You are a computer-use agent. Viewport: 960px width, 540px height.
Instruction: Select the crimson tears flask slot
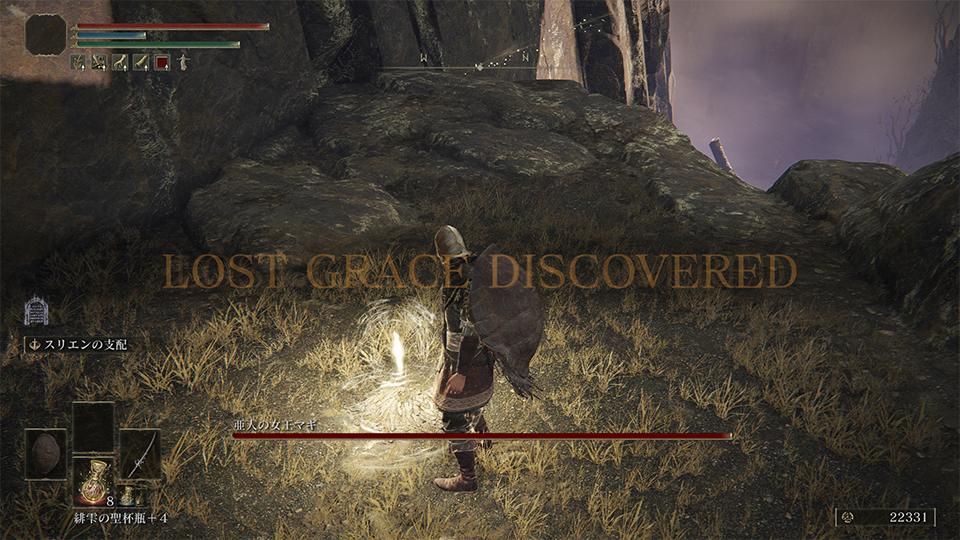pyautogui.click(x=93, y=479)
